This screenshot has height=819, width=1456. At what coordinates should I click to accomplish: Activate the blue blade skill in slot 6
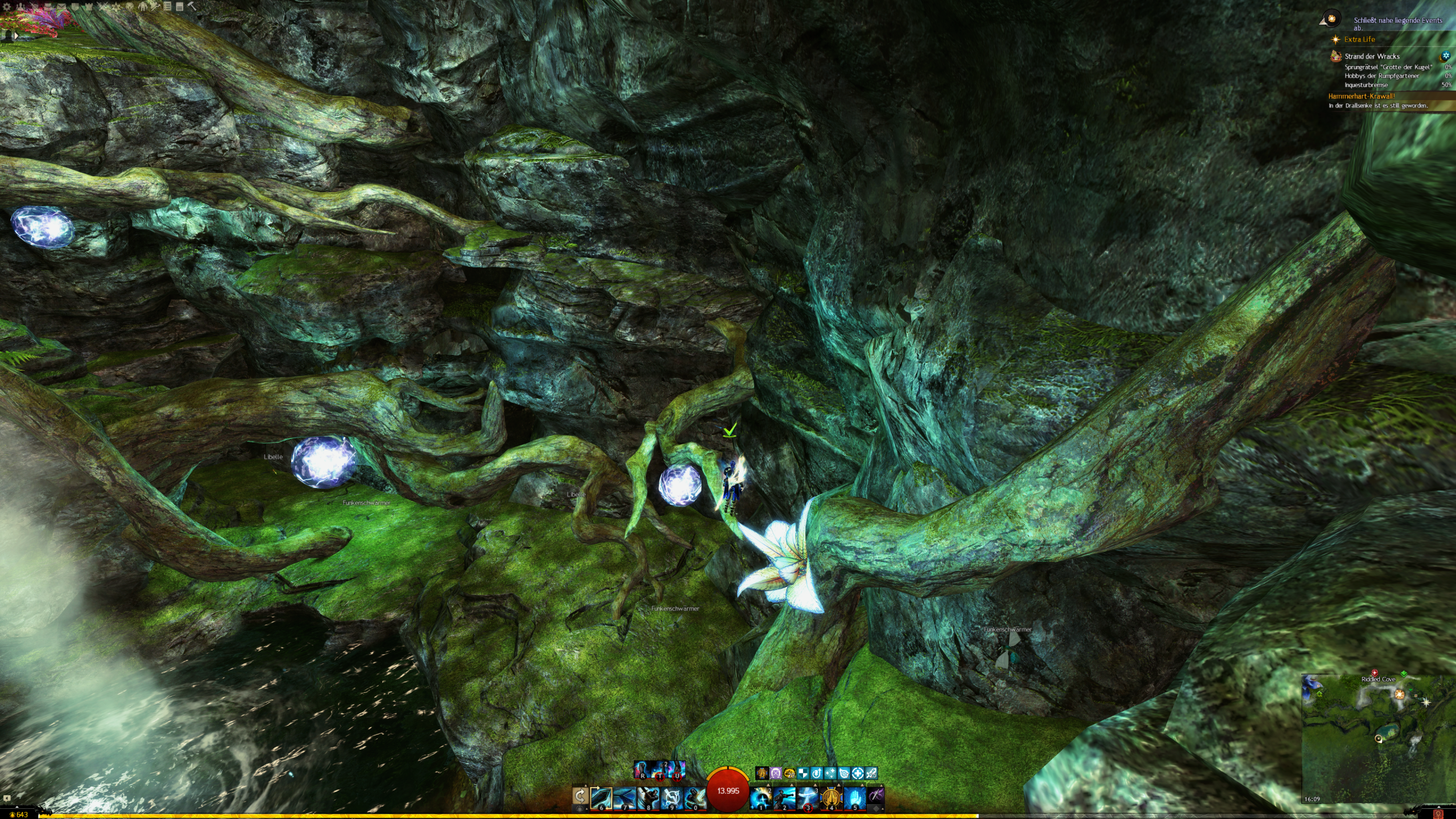tap(601, 797)
